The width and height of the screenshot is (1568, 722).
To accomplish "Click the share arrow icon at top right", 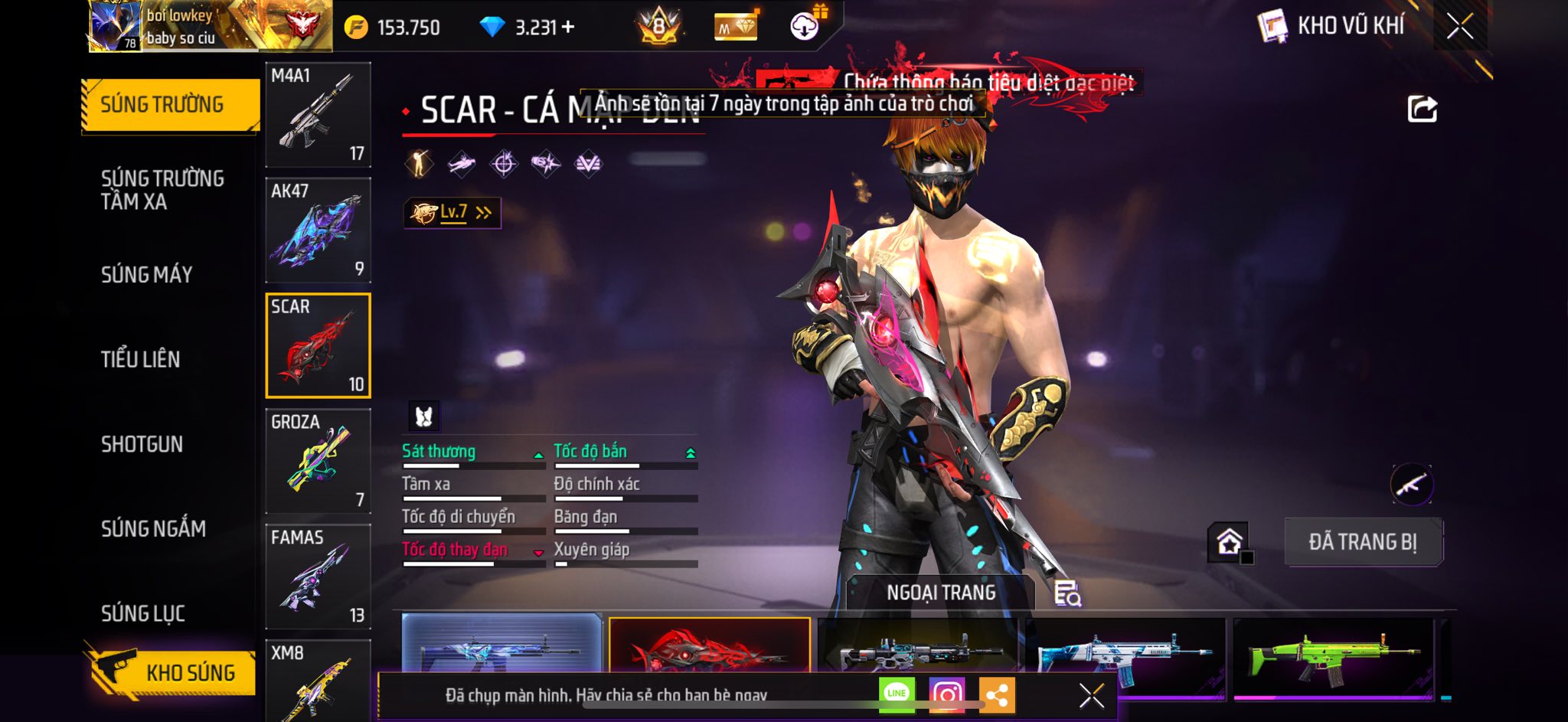I will (x=1422, y=109).
